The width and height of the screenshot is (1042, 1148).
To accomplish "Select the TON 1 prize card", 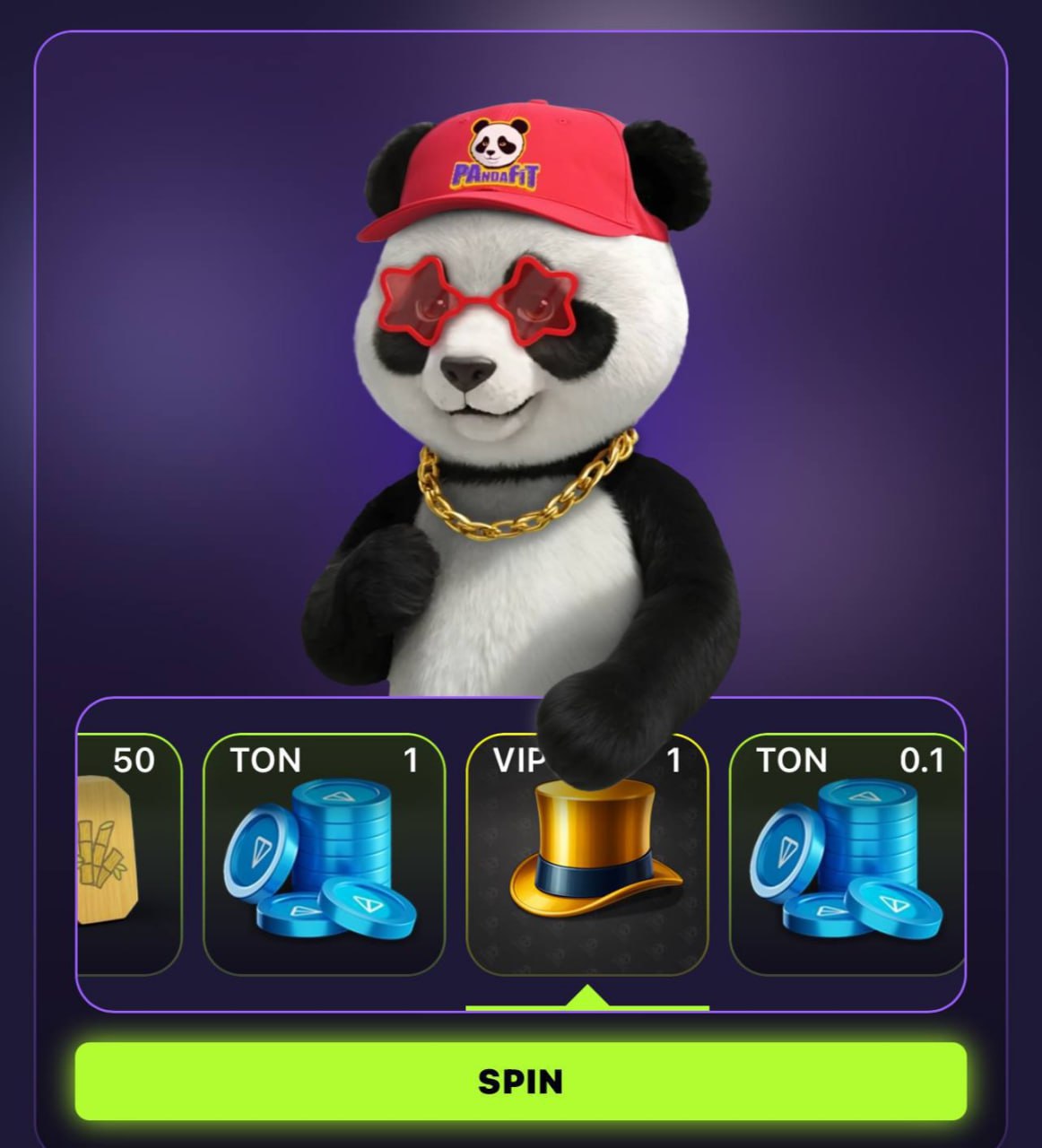I will [324, 854].
